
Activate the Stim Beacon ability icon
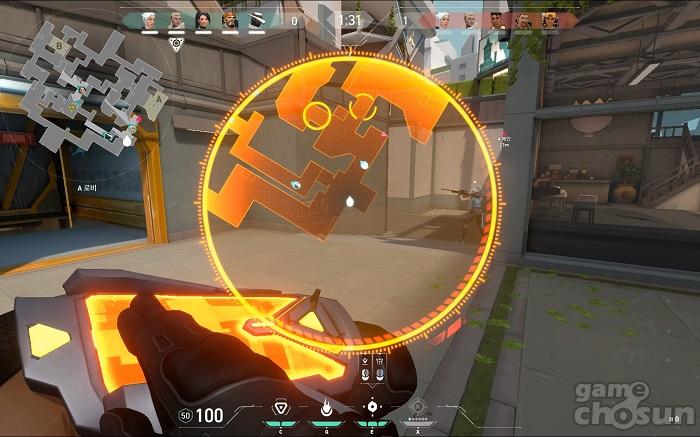[282, 408]
